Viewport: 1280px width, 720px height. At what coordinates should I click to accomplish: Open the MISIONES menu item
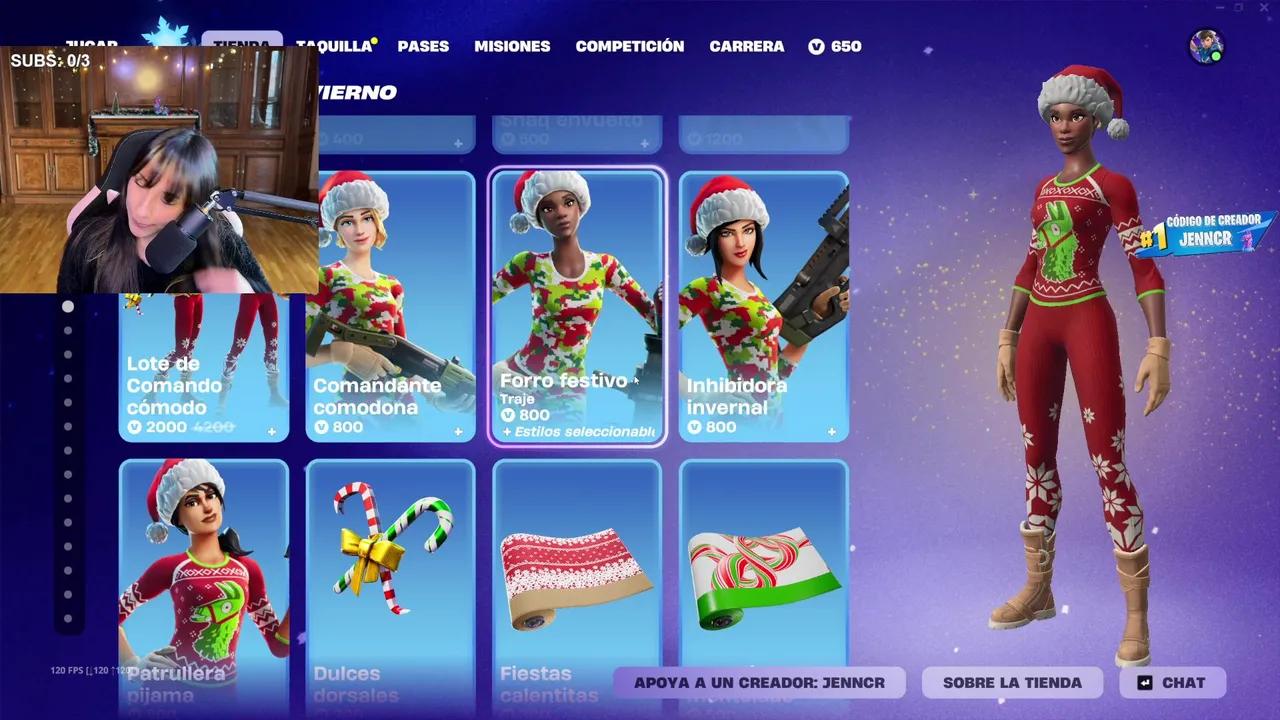512,46
